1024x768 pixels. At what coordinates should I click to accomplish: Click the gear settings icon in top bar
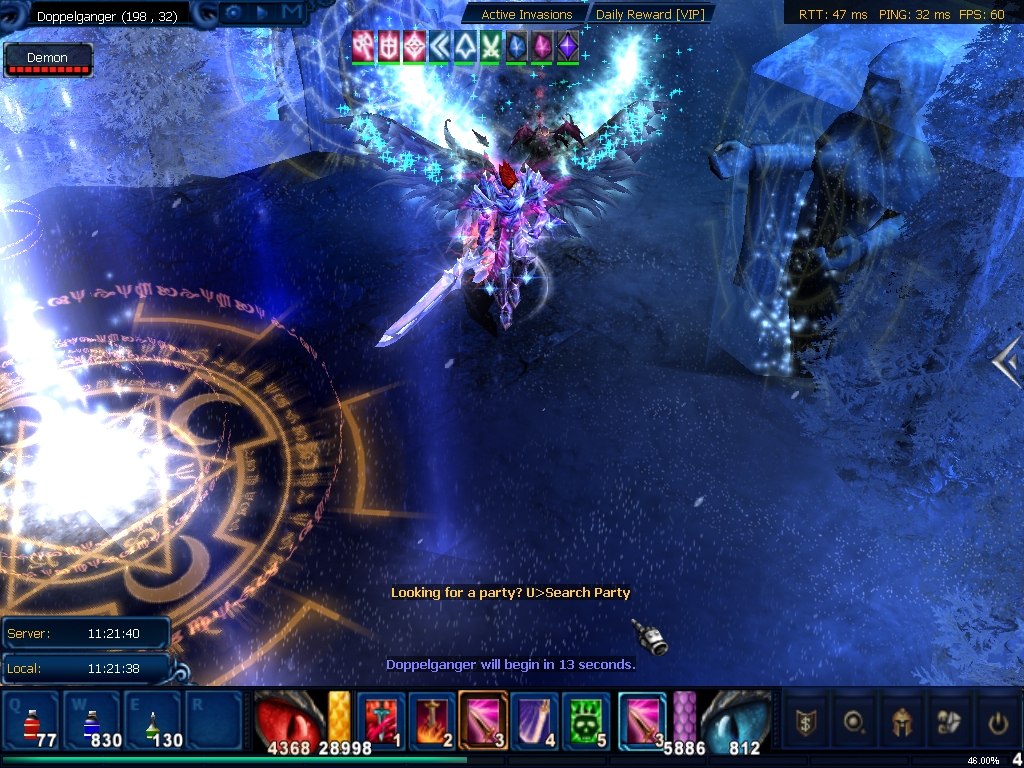(x=234, y=13)
